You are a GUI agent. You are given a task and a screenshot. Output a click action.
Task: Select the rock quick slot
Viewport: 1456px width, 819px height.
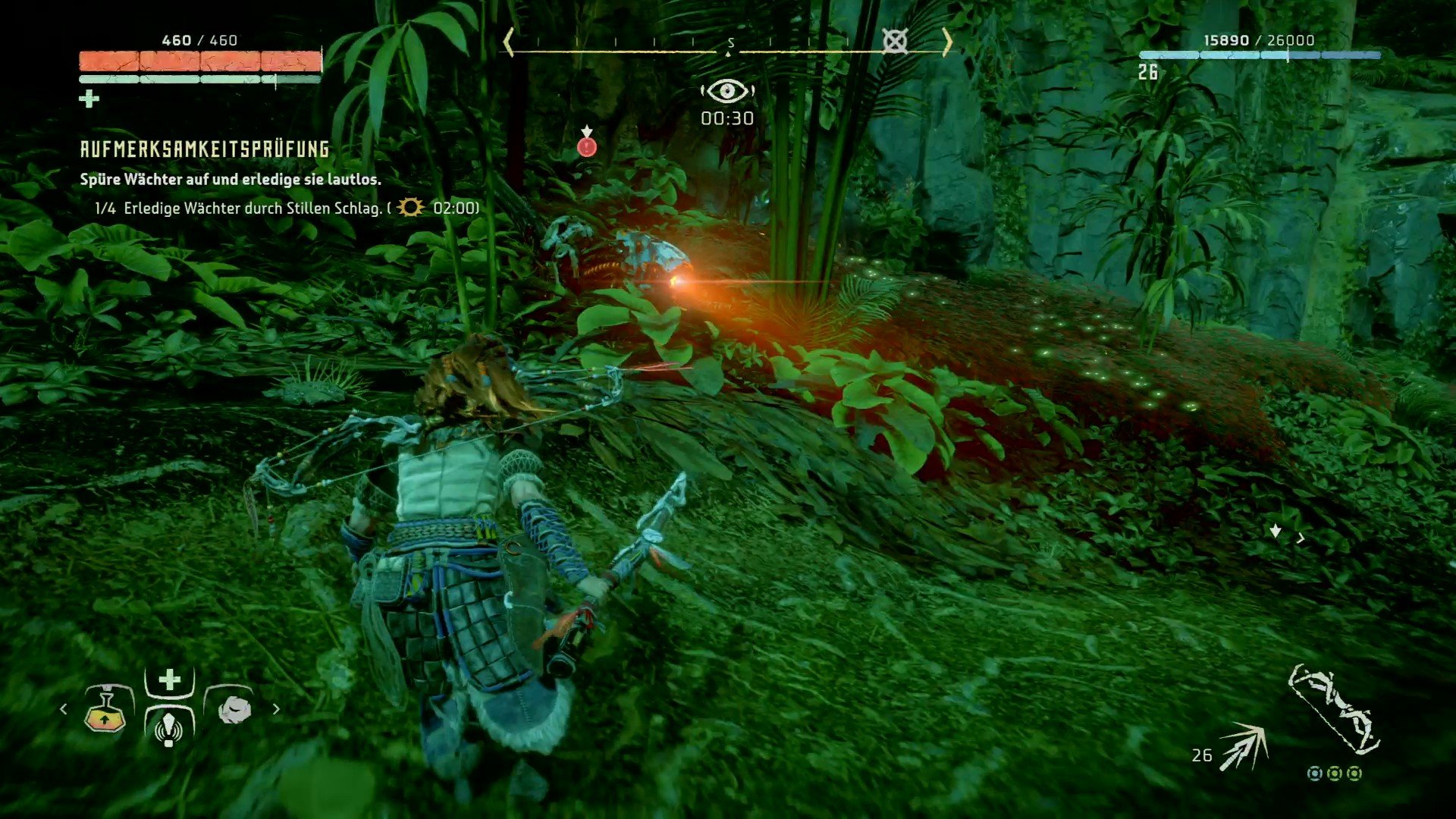(x=234, y=710)
